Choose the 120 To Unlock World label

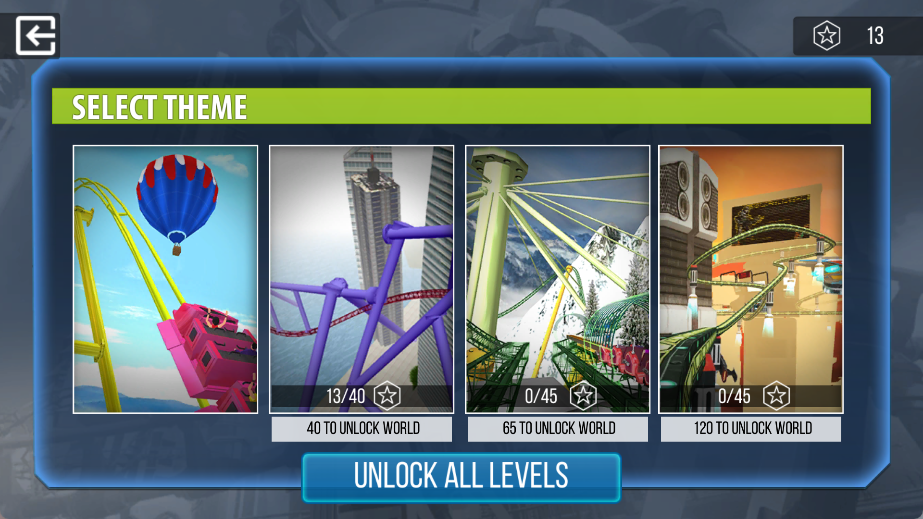click(750, 429)
